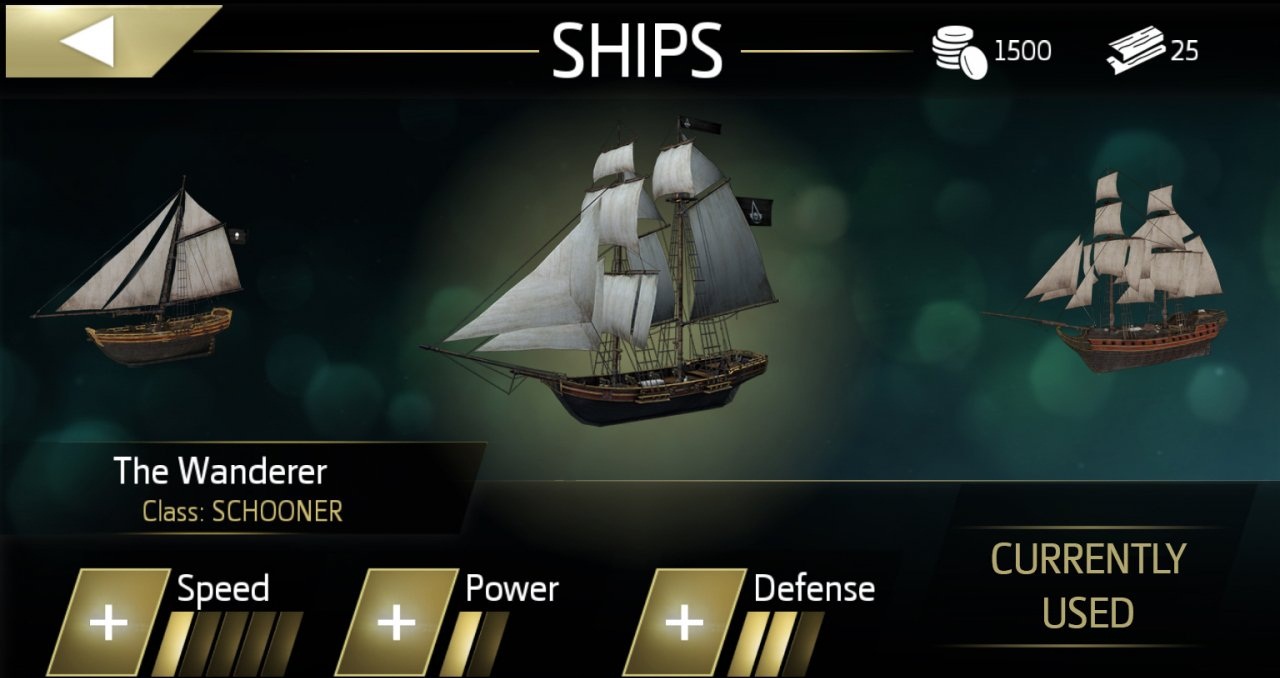This screenshot has height=678, width=1280.
Task: Add a Power upgrade point
Action: point(397,623)
